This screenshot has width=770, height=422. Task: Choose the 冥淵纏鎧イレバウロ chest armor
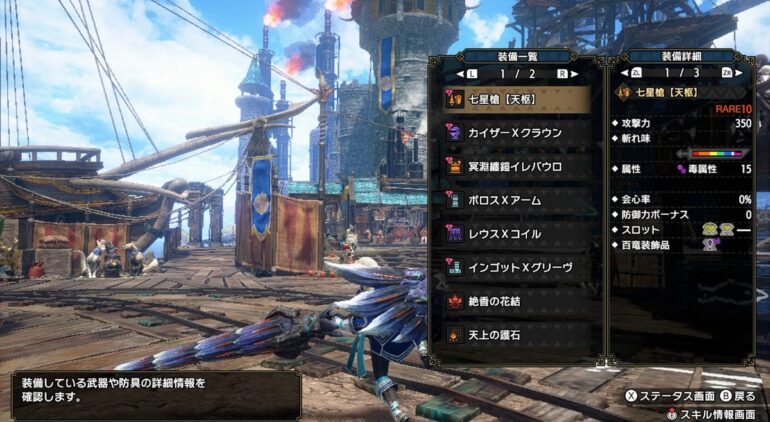click(516, 166)
